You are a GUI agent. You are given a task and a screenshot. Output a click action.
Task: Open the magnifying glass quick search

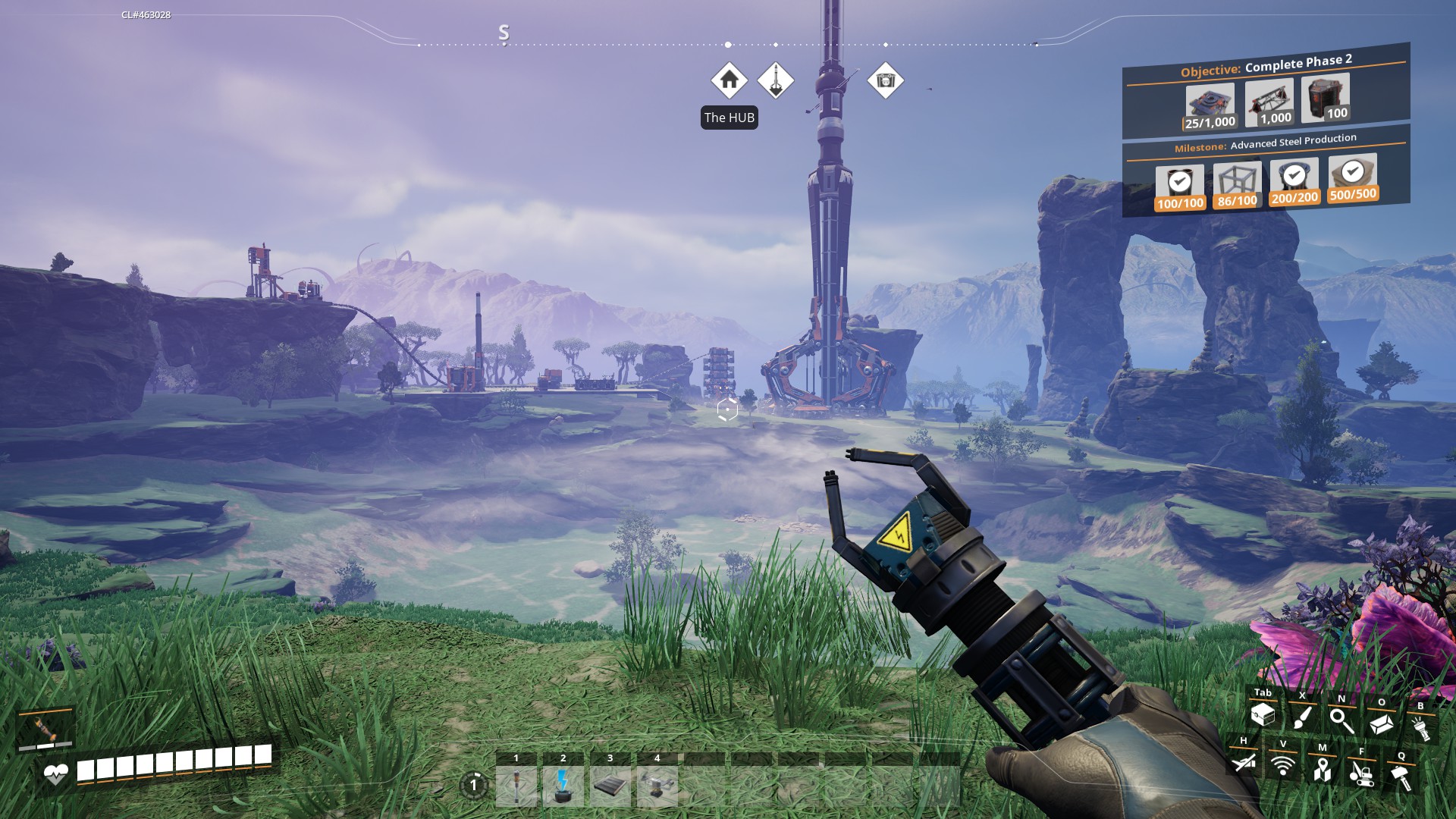(1341, 720)
